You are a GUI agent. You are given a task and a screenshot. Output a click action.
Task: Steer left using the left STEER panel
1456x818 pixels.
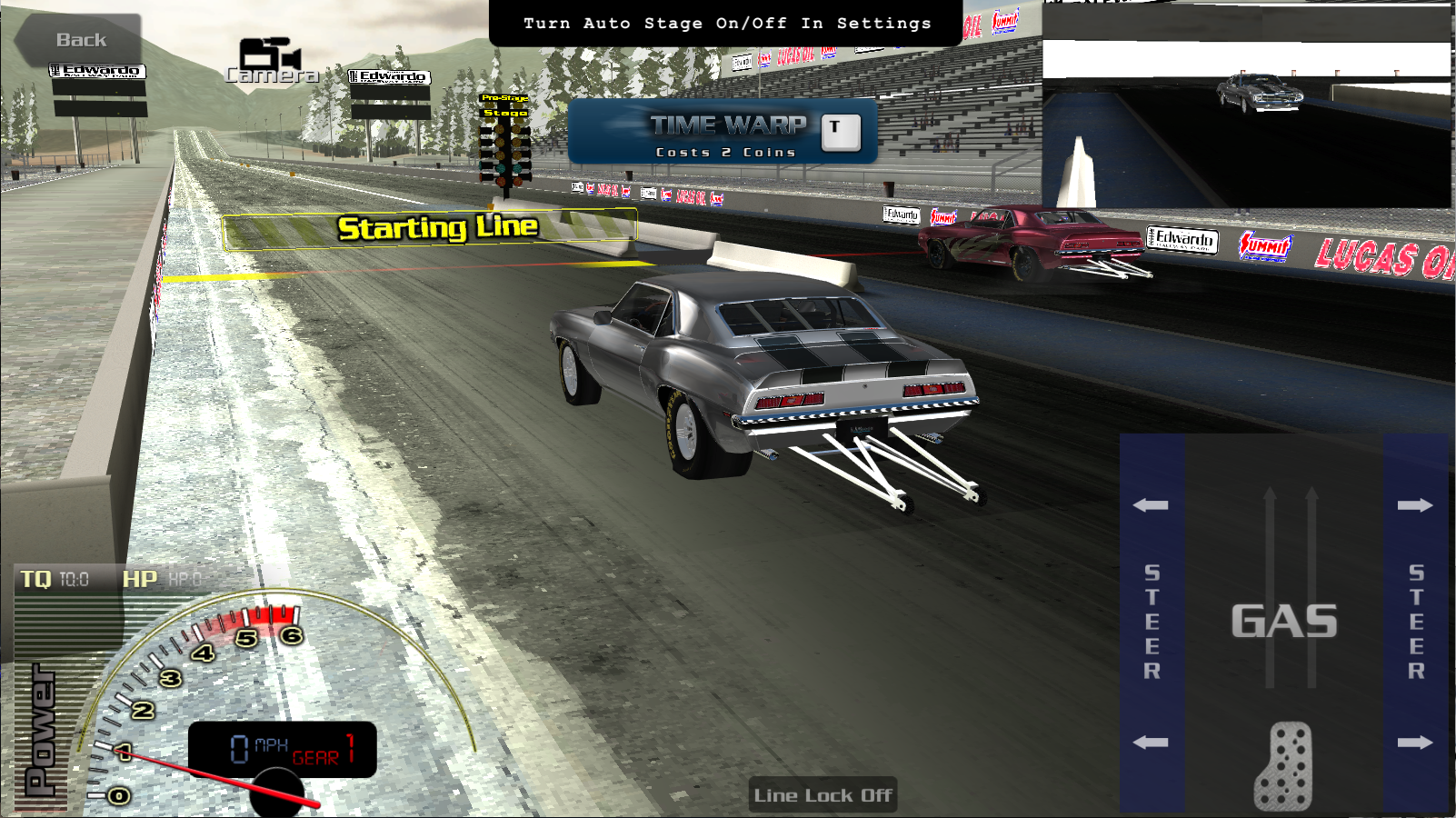[x=1152, y=623]
